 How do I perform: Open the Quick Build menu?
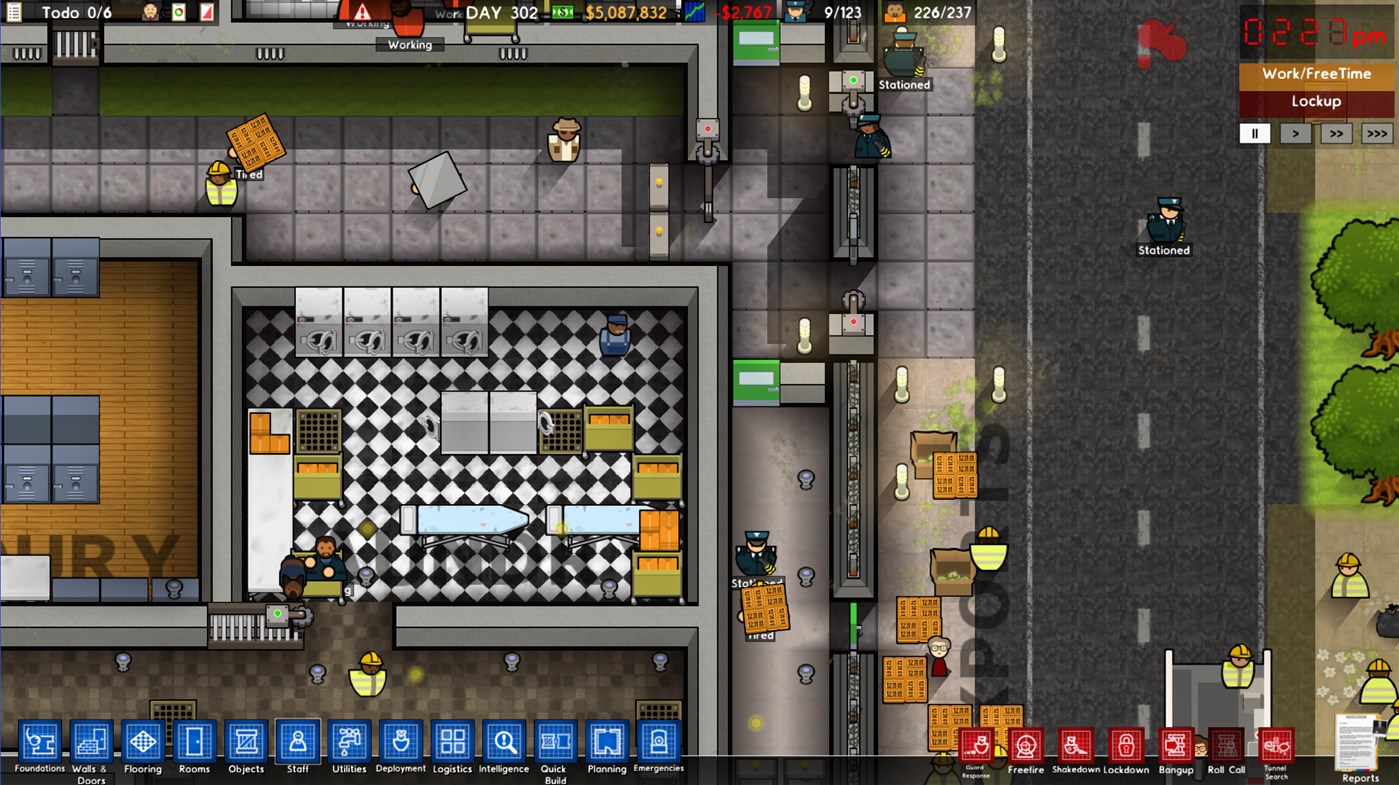555,742
